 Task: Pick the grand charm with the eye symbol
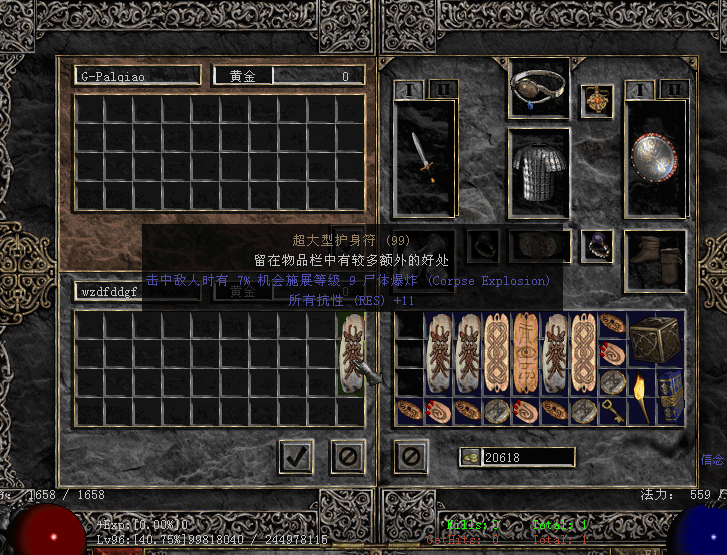[526, 354]
